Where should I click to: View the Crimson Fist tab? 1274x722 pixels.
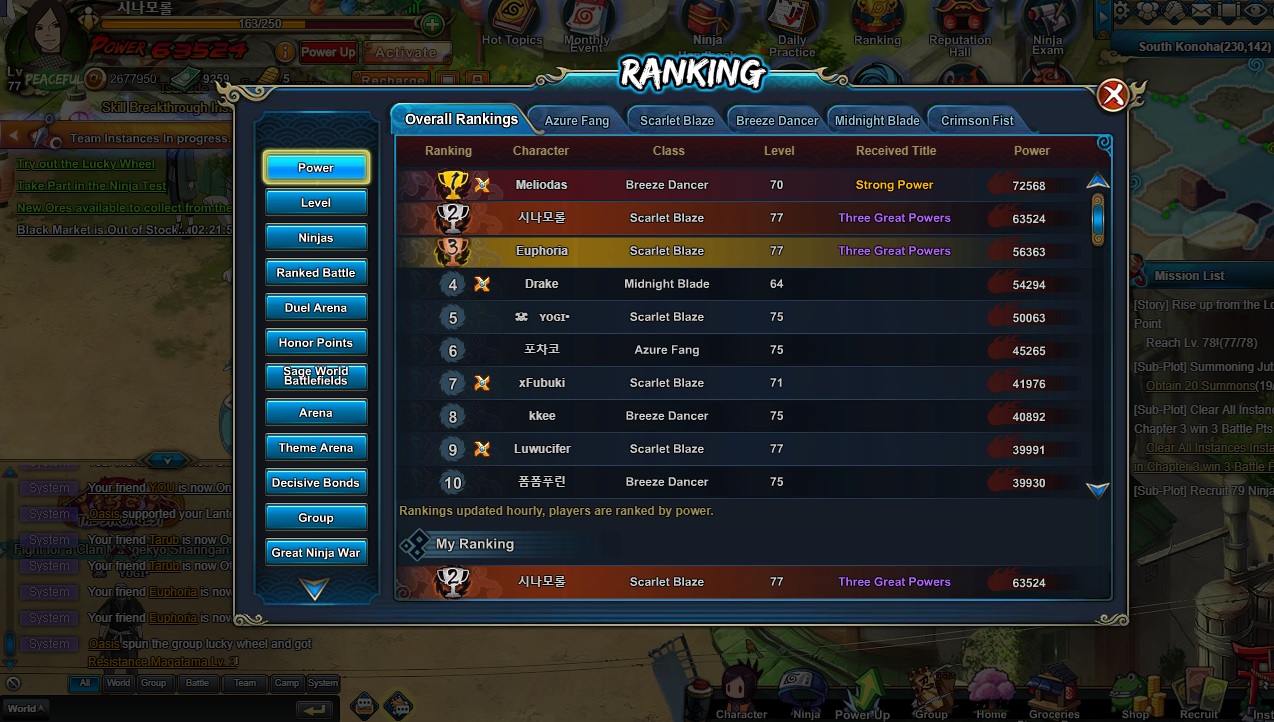pos(977,120)
